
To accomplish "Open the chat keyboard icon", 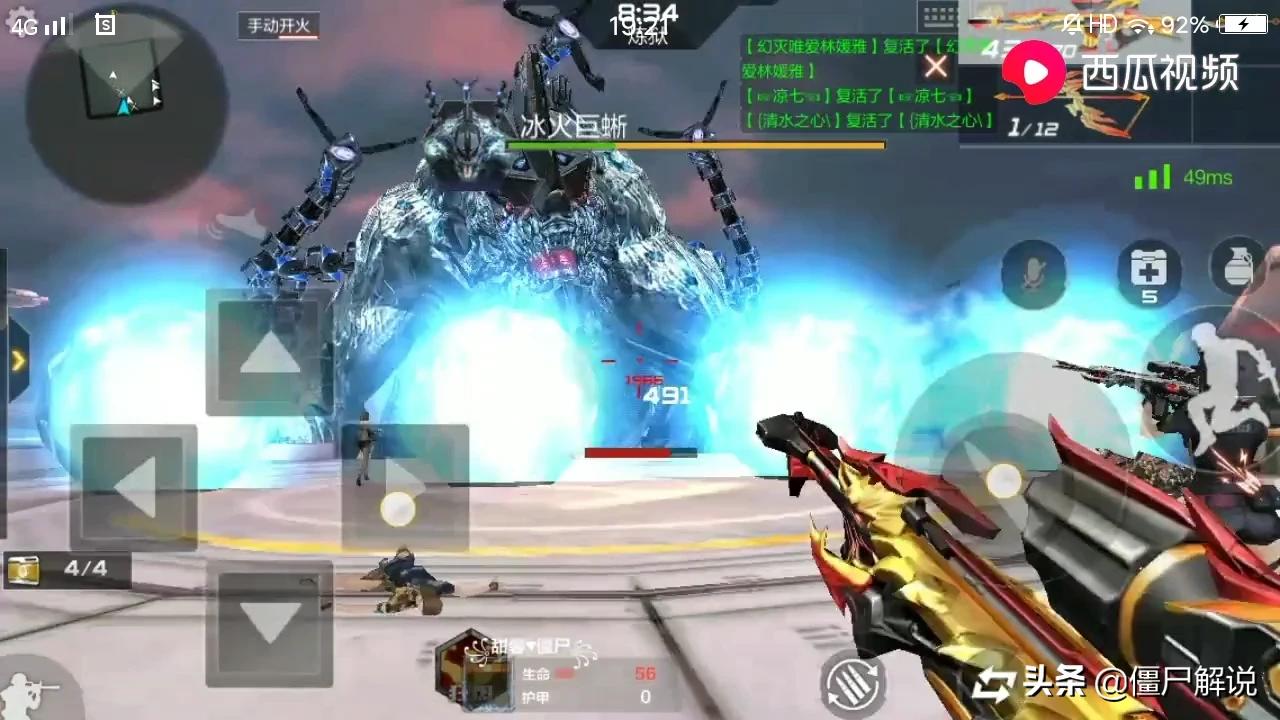I will tap(939, 17).
